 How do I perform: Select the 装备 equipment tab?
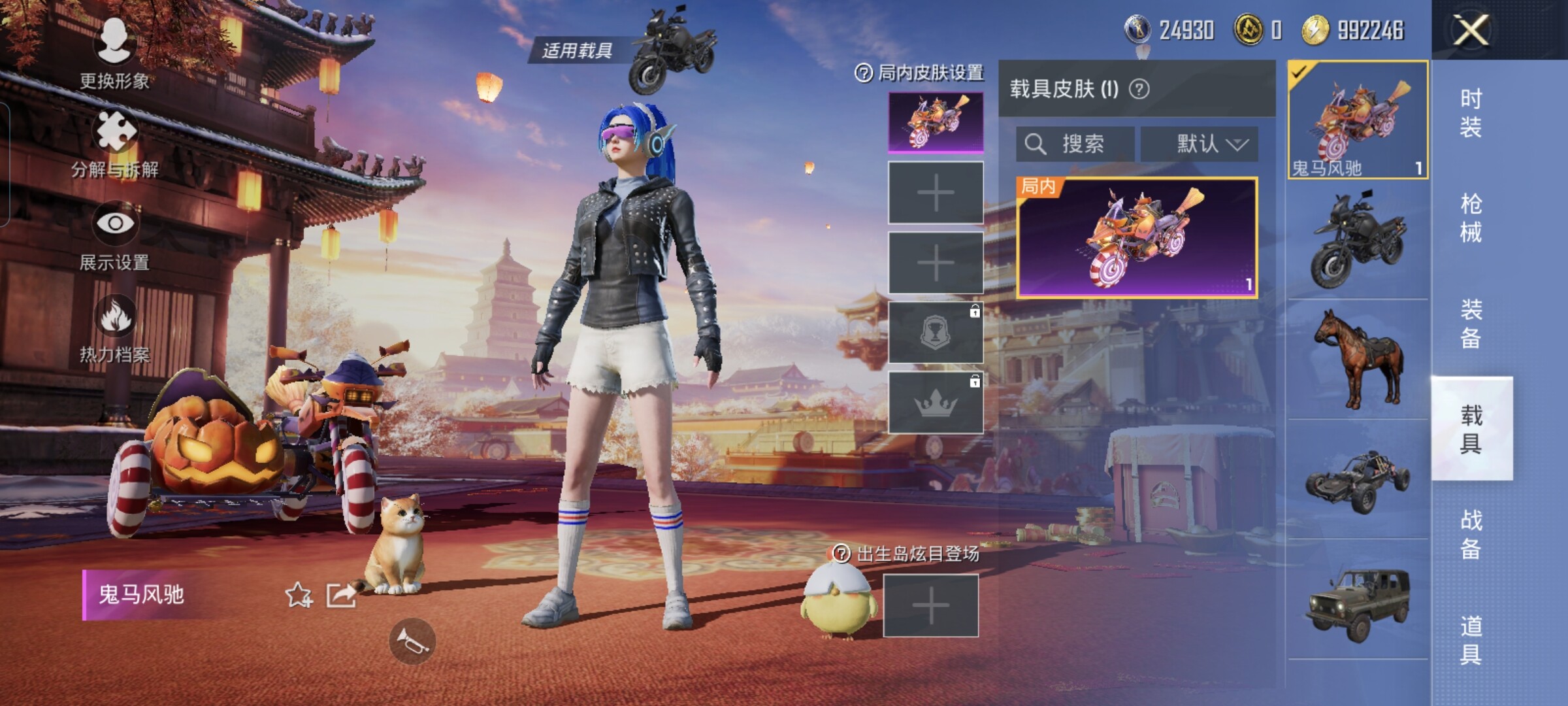pos(1471,324)
